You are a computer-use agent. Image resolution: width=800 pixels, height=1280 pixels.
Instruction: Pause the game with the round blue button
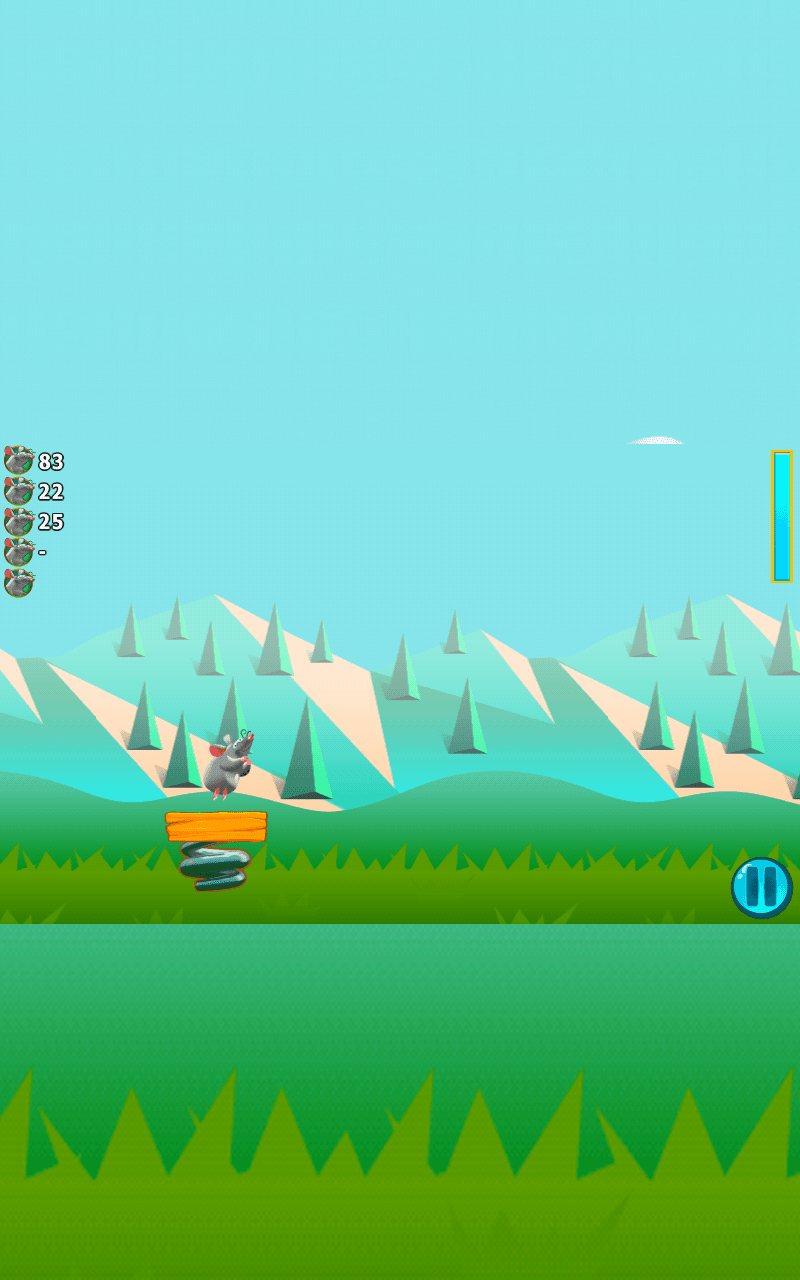[x=762, y=887]
